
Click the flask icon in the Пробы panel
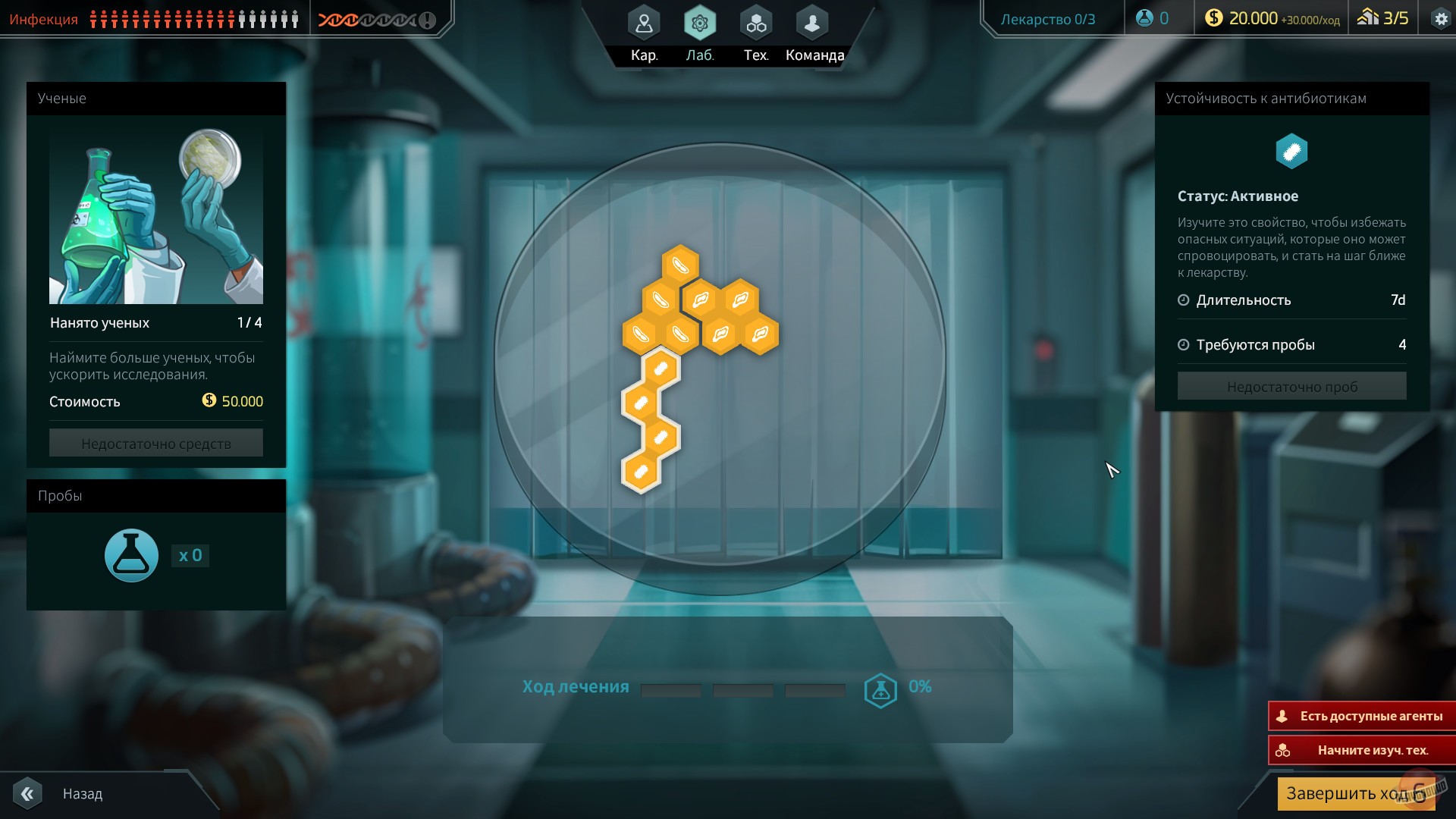[130, 555]
